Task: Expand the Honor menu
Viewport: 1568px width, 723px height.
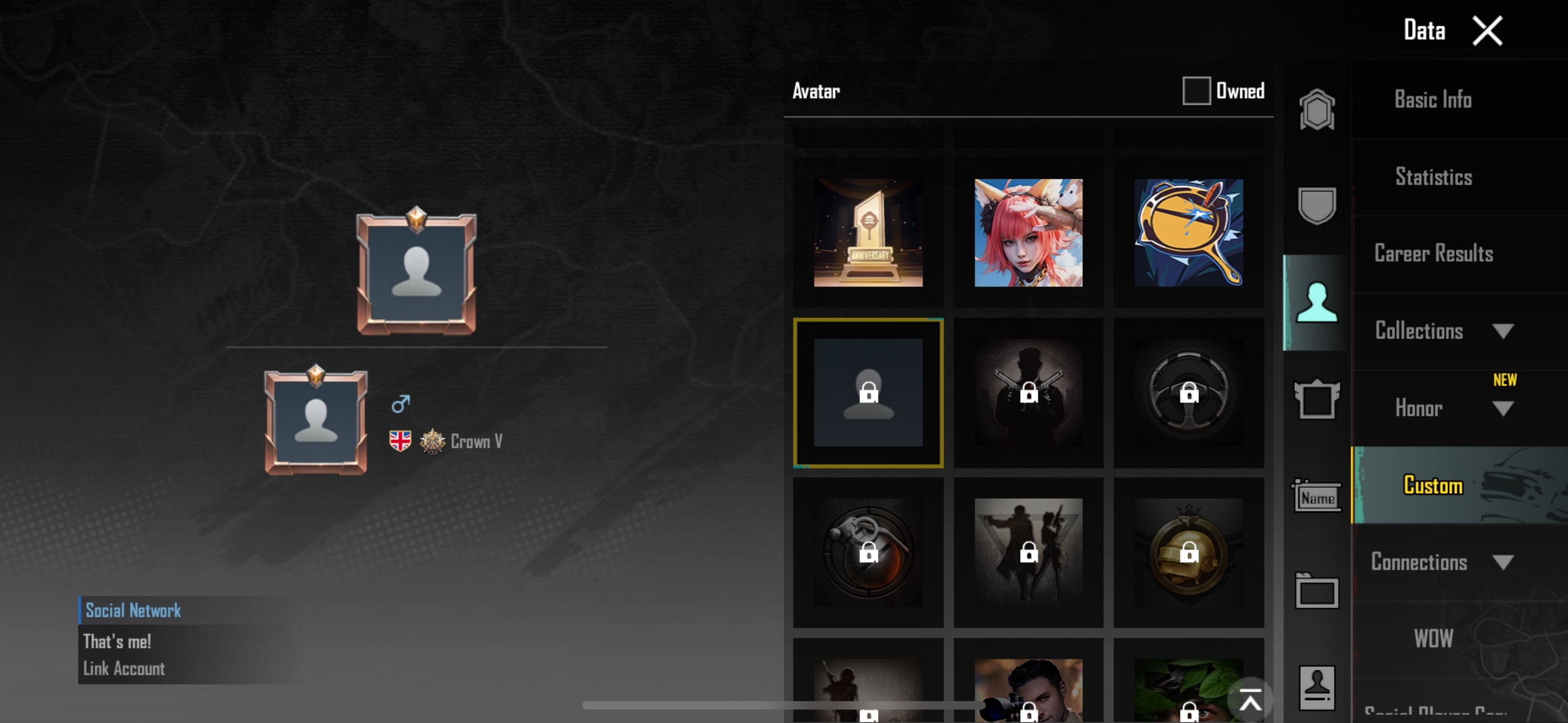Action: click(x=1502, y=409)
